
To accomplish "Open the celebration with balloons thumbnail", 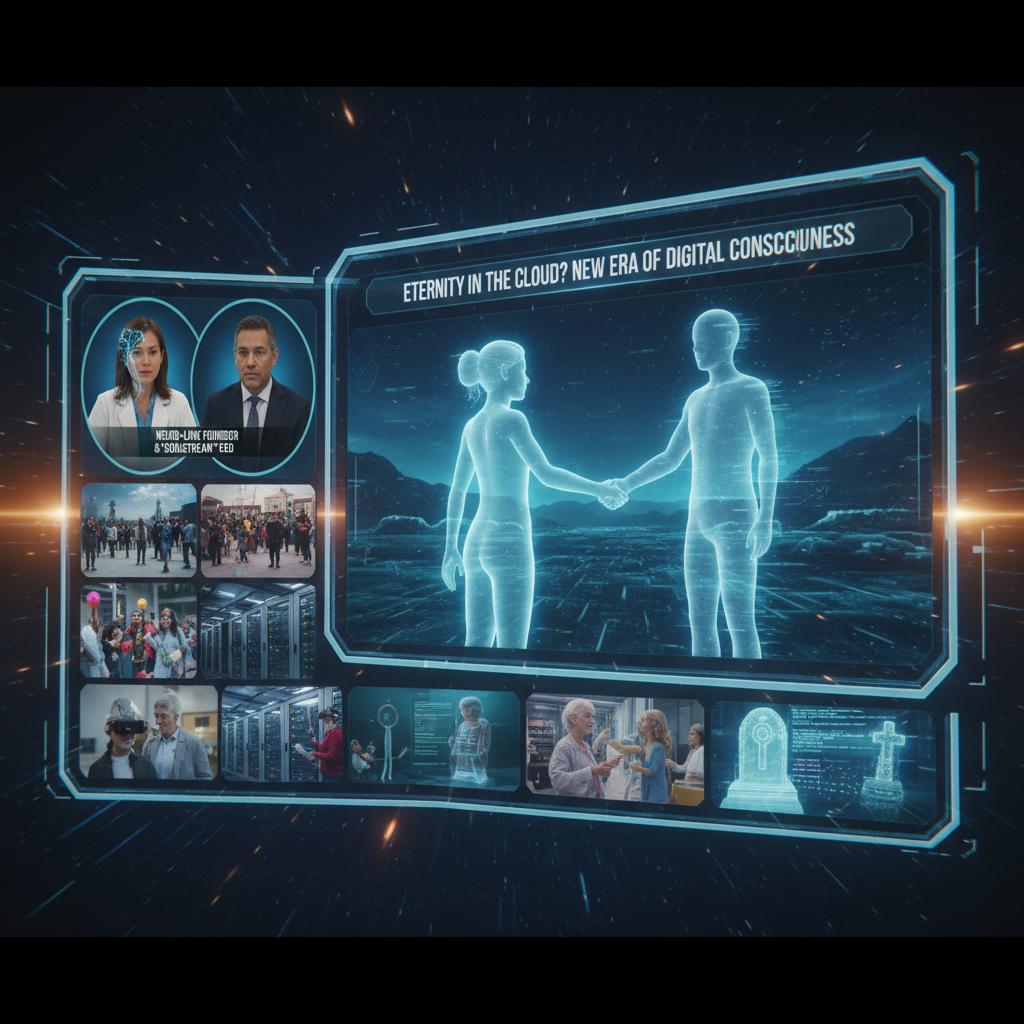I will (x=138, y=631).
